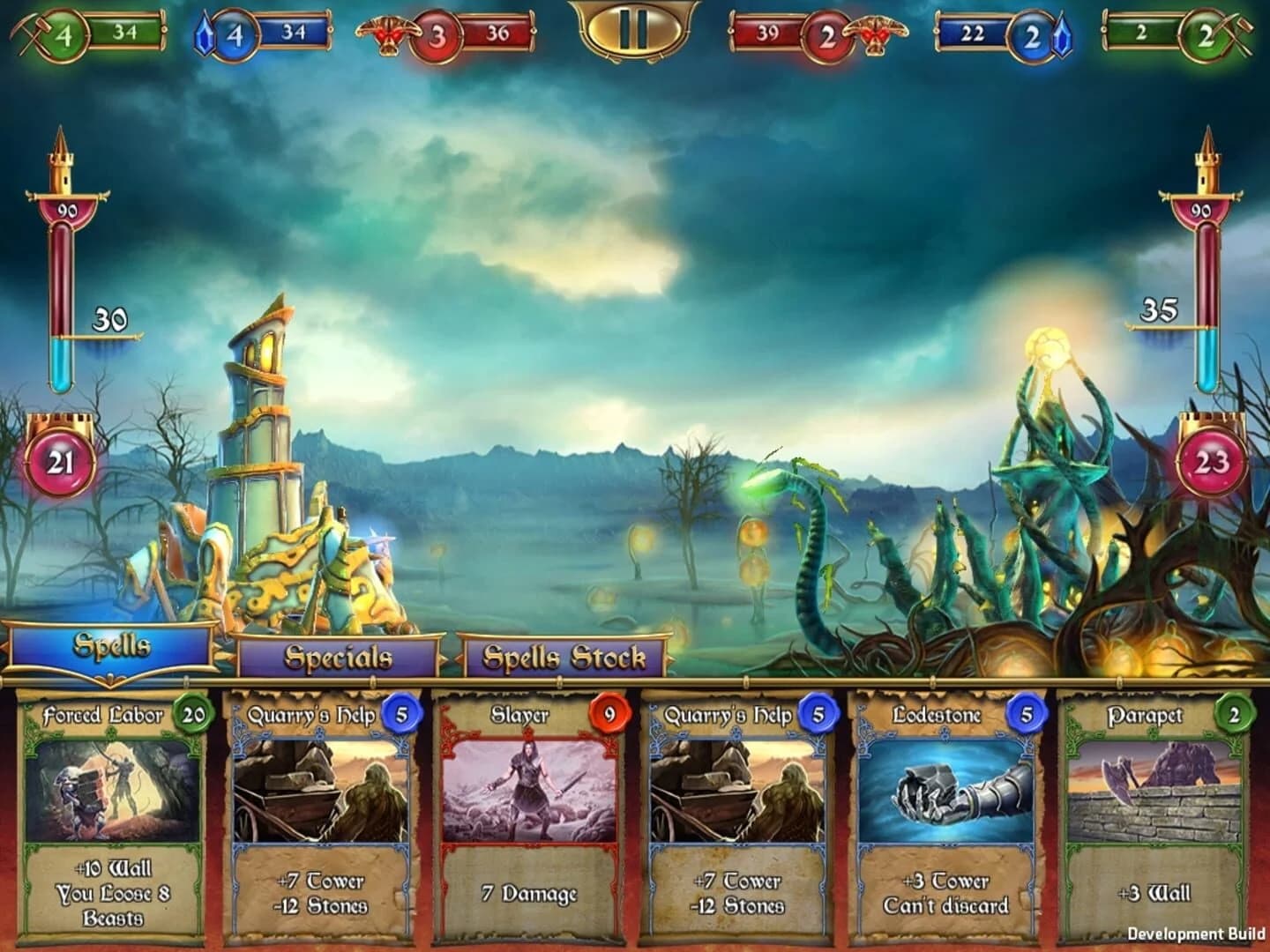Viewport: 1270px width, 952px height.
Task: Click the opponent's red beast icon
Action: click(x=876, y=33)
